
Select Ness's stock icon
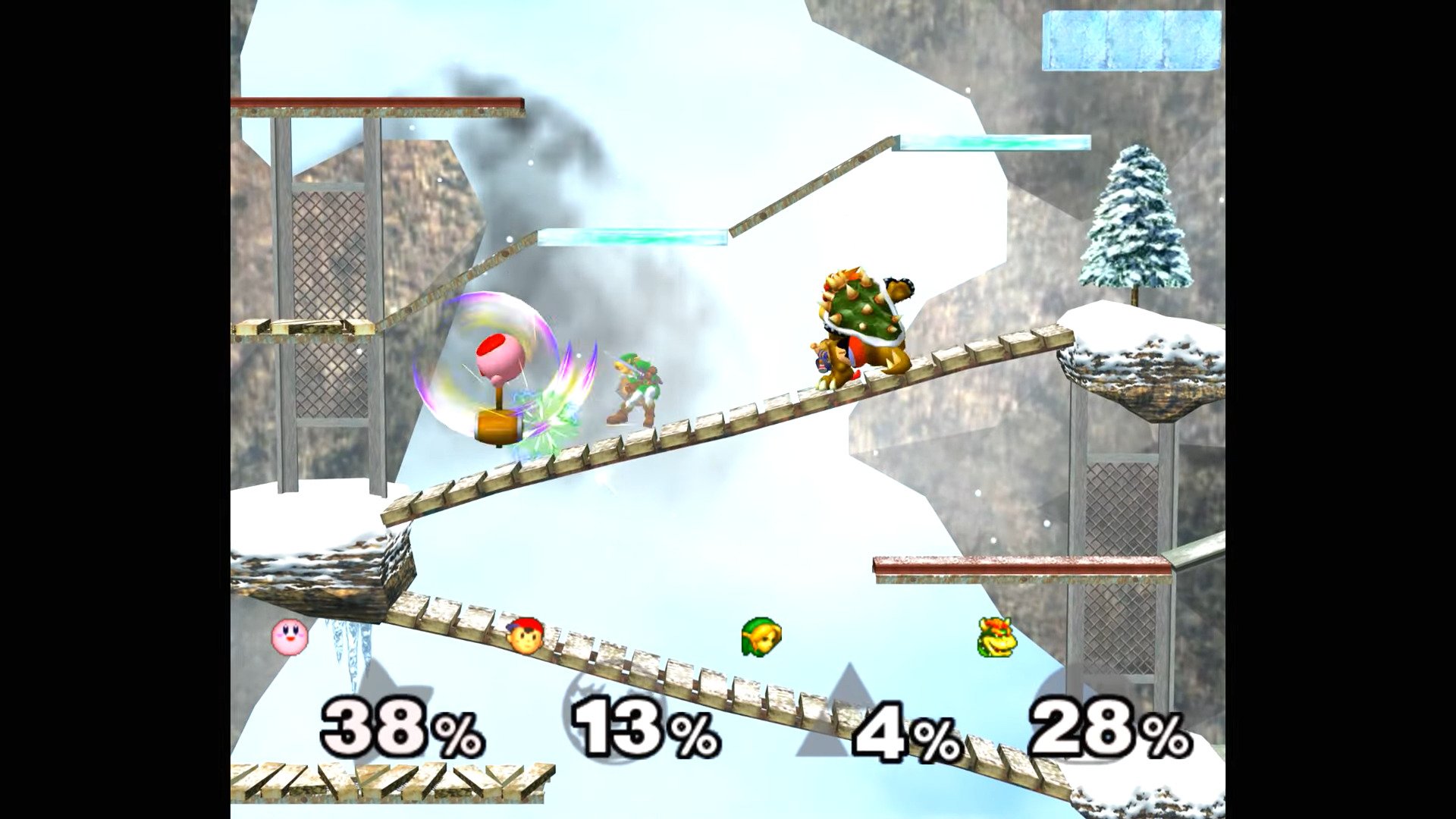pyautogui.click(x=525, y=635)
